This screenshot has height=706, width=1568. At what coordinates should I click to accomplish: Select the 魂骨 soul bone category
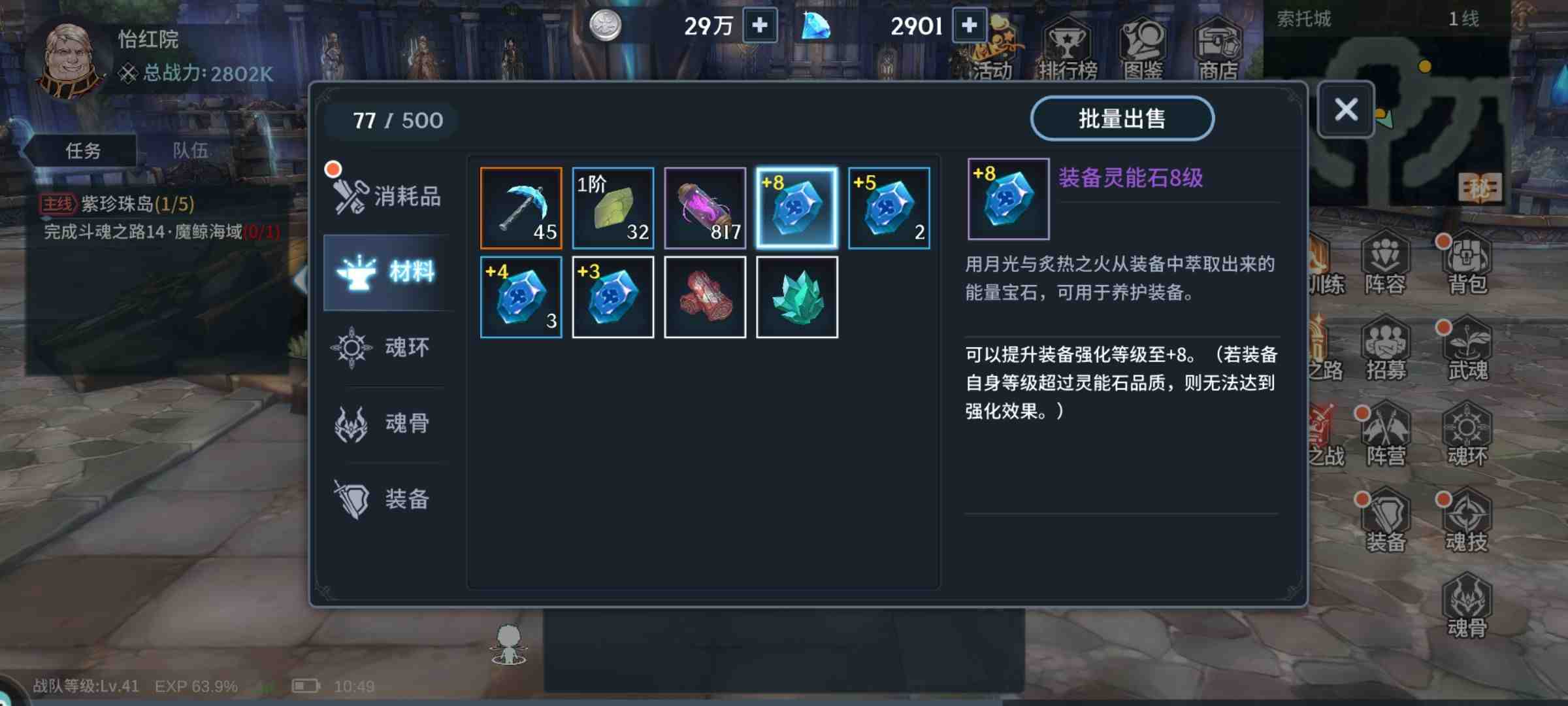[387, 424]
